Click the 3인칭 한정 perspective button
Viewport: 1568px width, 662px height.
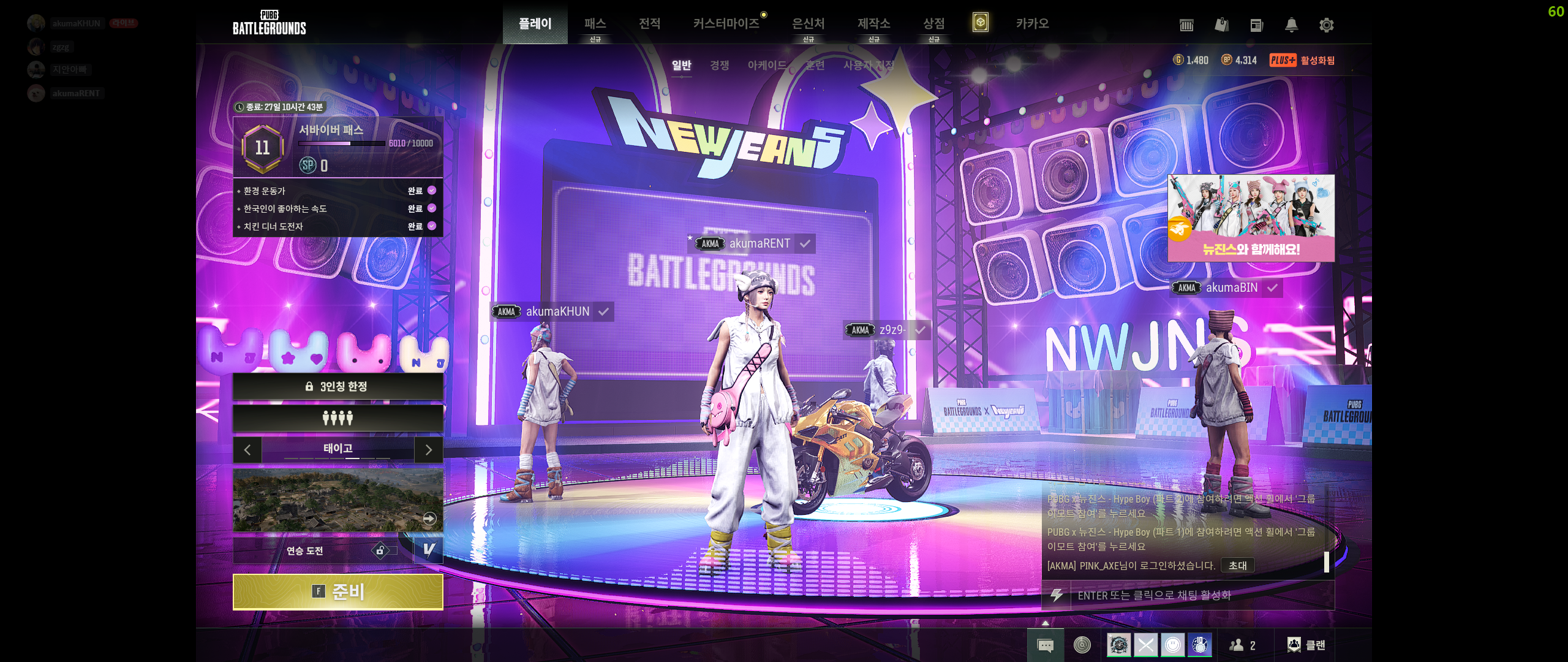[337, 387]
